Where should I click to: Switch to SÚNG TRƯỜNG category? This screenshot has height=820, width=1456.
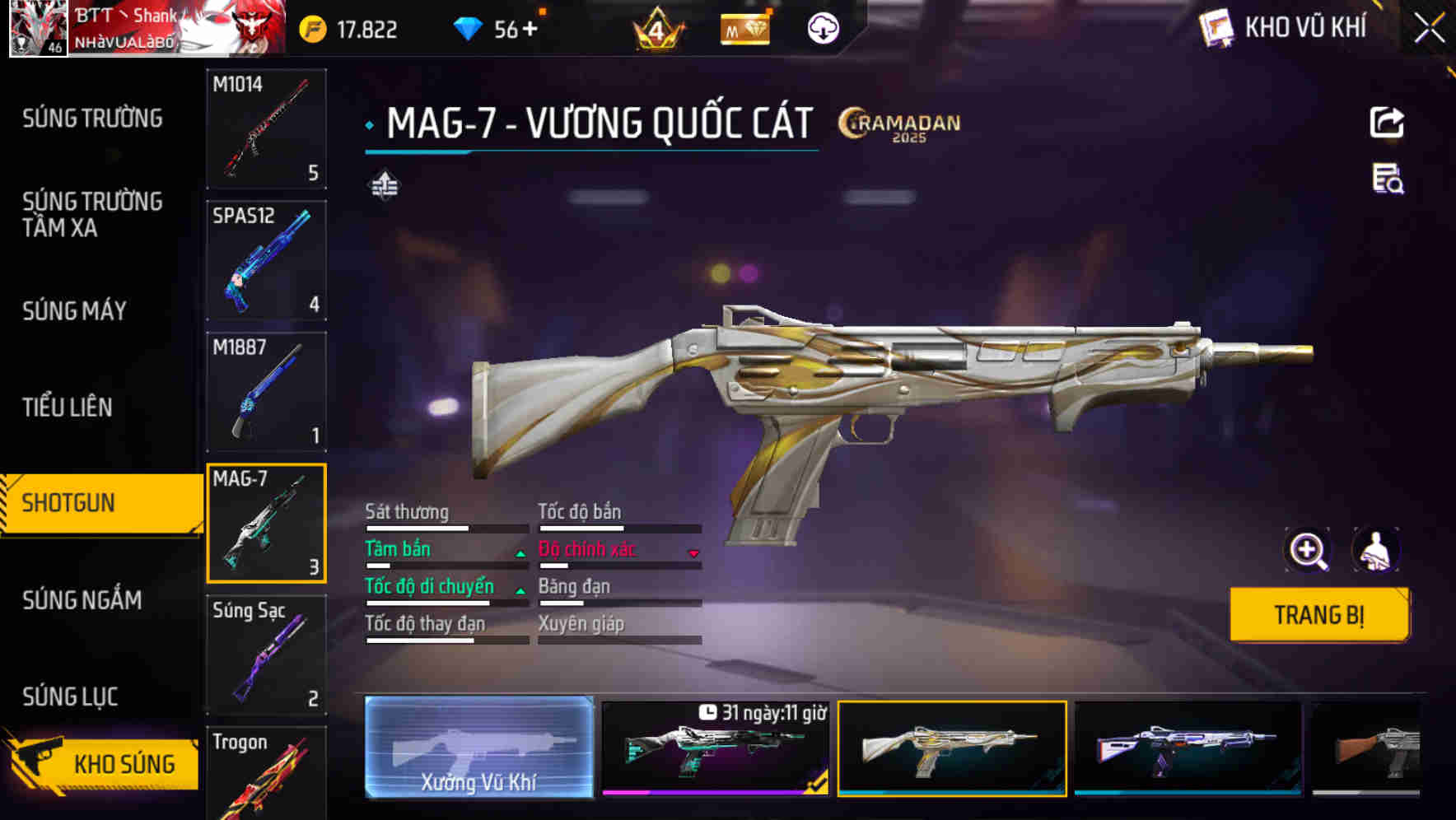[92, 119]
